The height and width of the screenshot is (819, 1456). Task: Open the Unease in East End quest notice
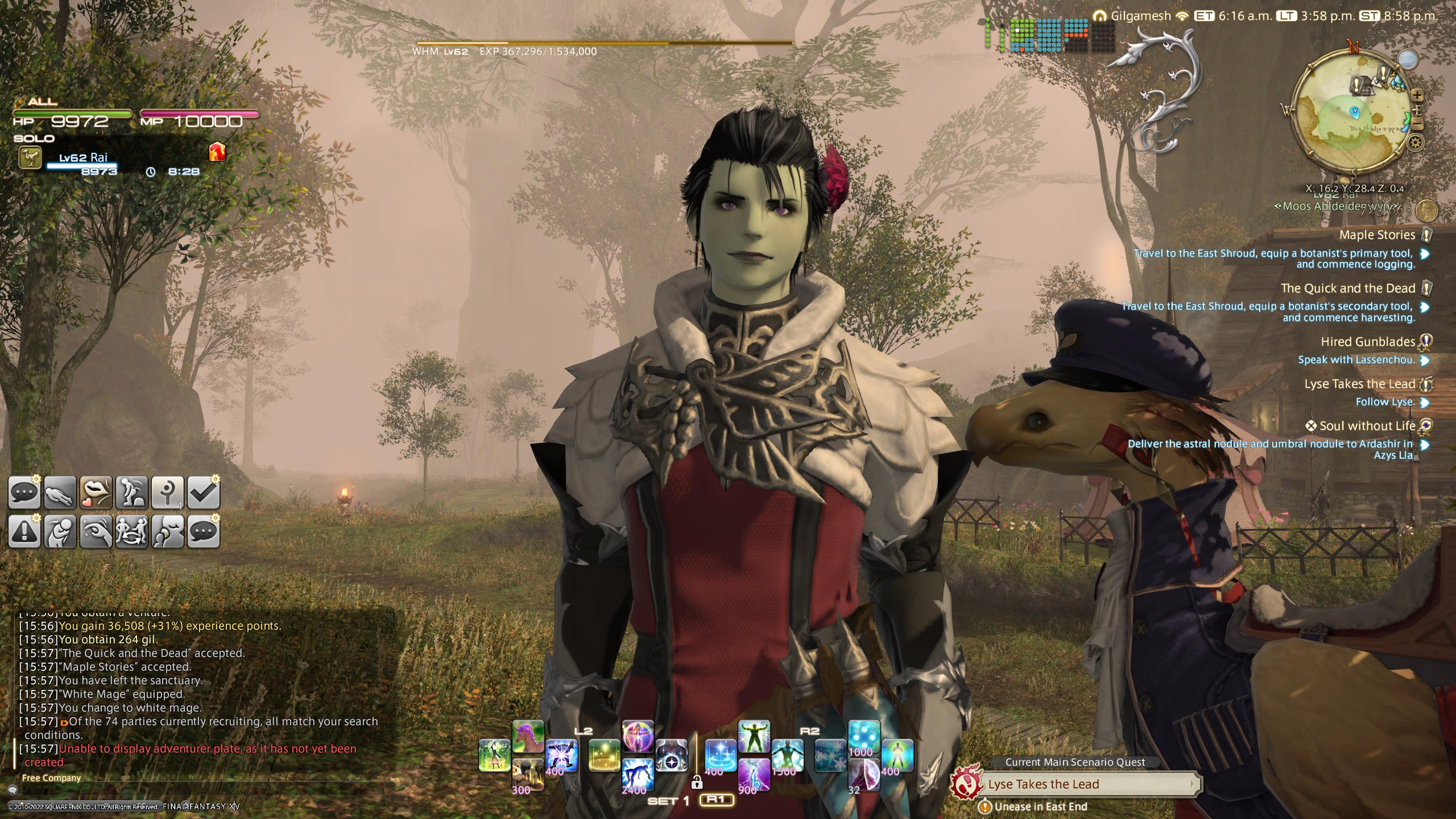point(1040,806)
